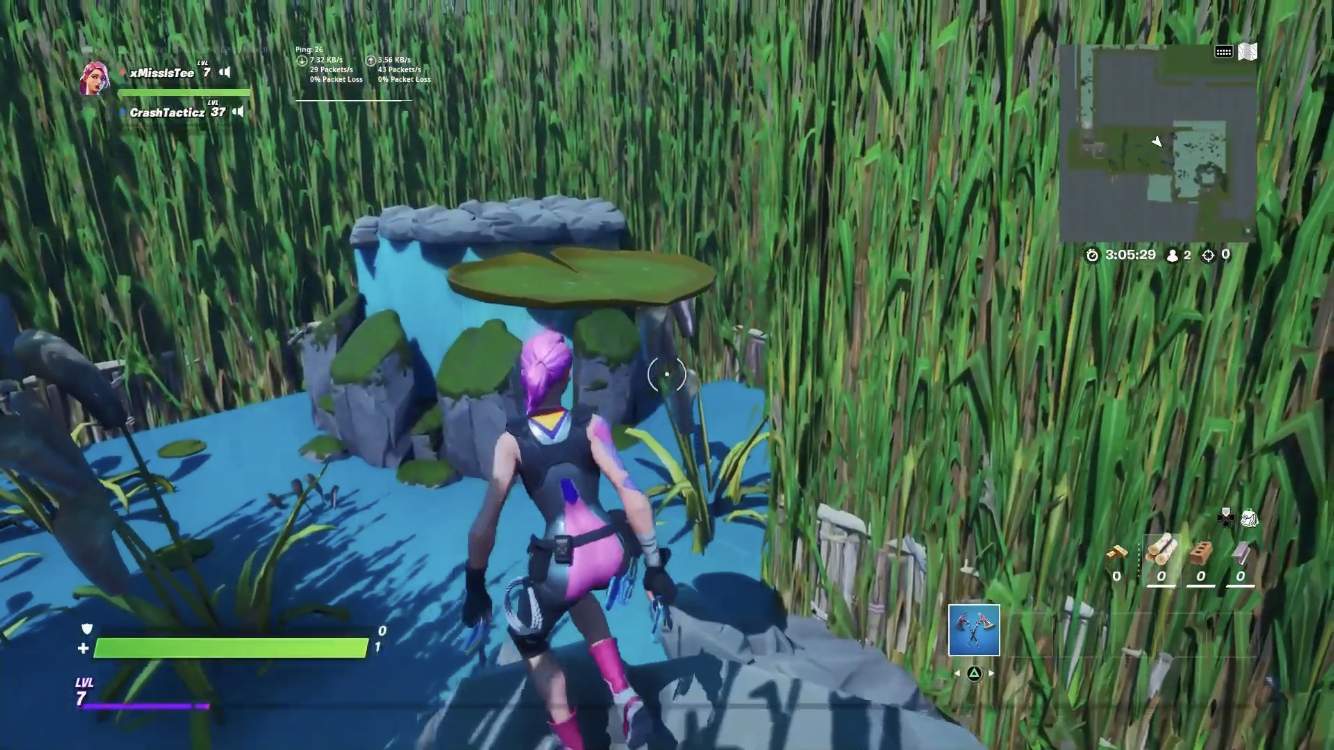
Task: Select the wood material icon
Action: (1161, 551)
